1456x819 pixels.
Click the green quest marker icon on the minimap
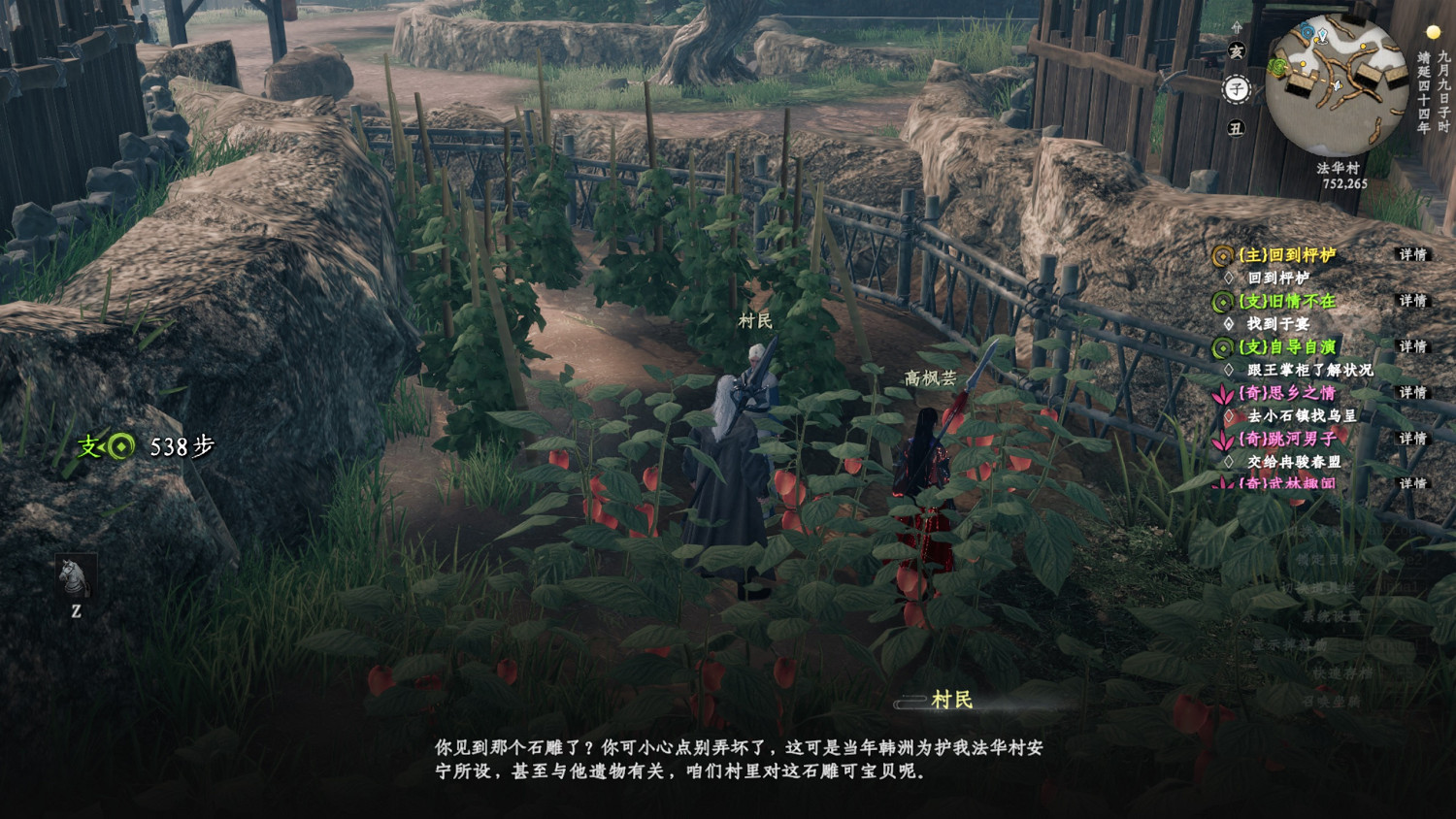point(1277,66)
